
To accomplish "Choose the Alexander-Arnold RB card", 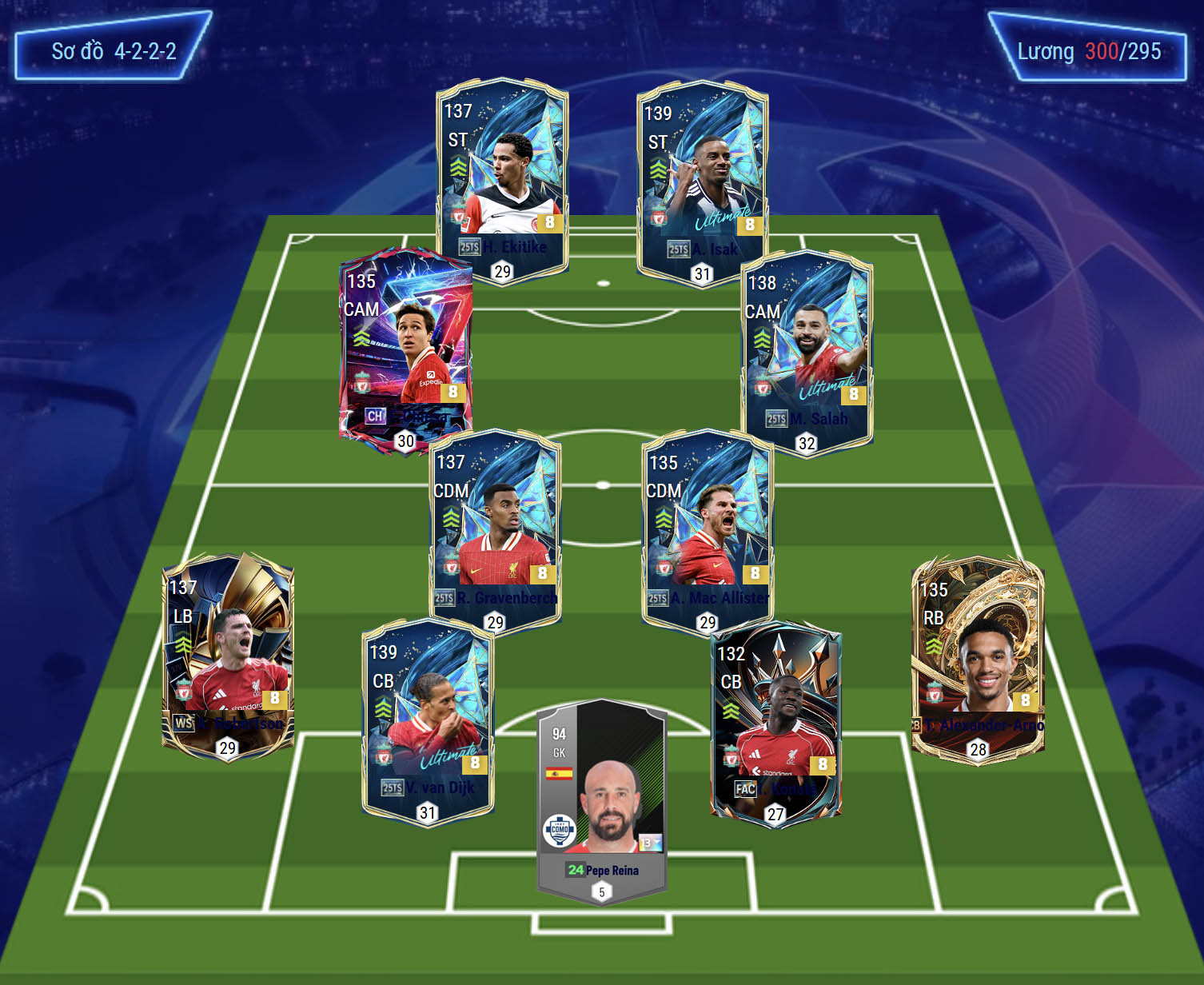I will (978, 656).
